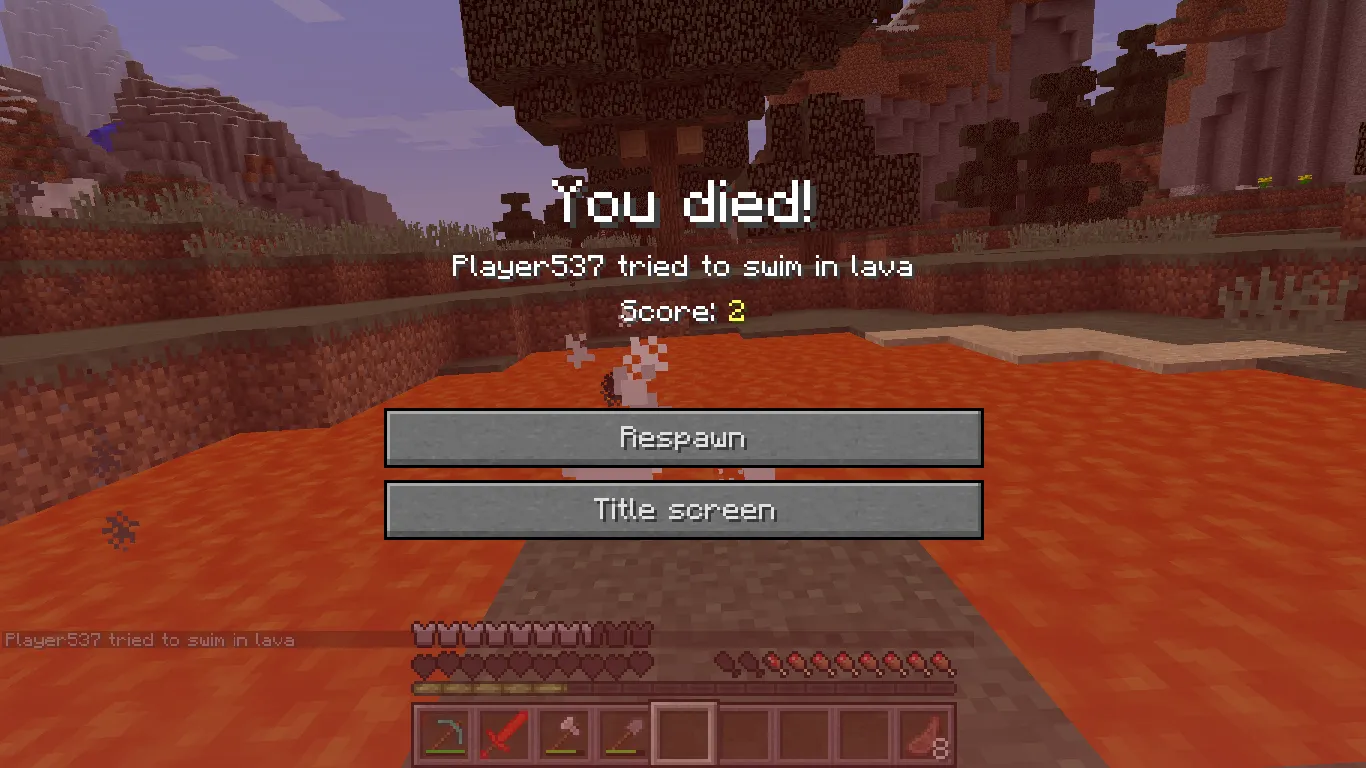
Task: Click the Respawn button
Action: 683,437
